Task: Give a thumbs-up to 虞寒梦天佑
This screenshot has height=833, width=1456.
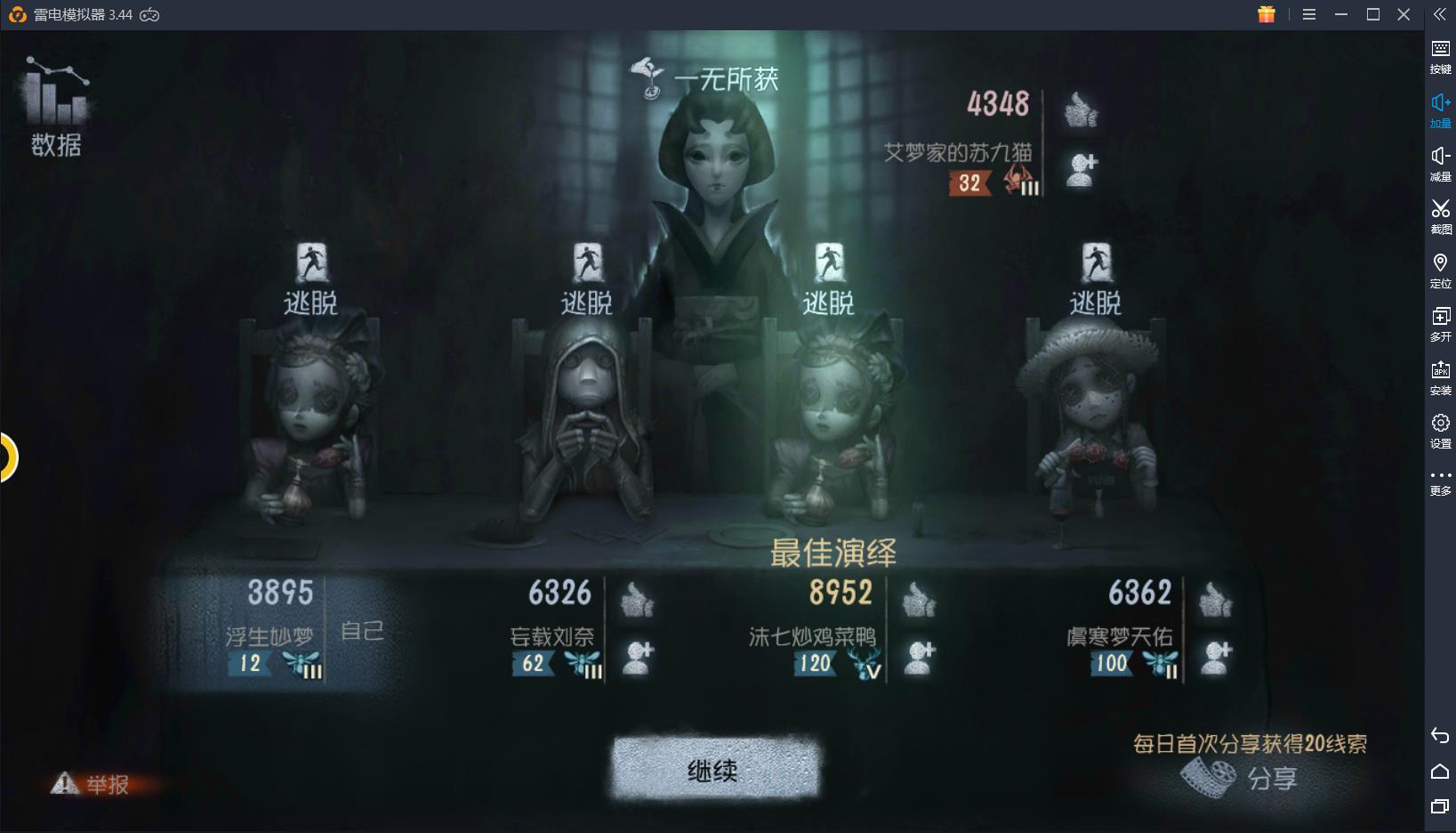Action: point(1214,600)
